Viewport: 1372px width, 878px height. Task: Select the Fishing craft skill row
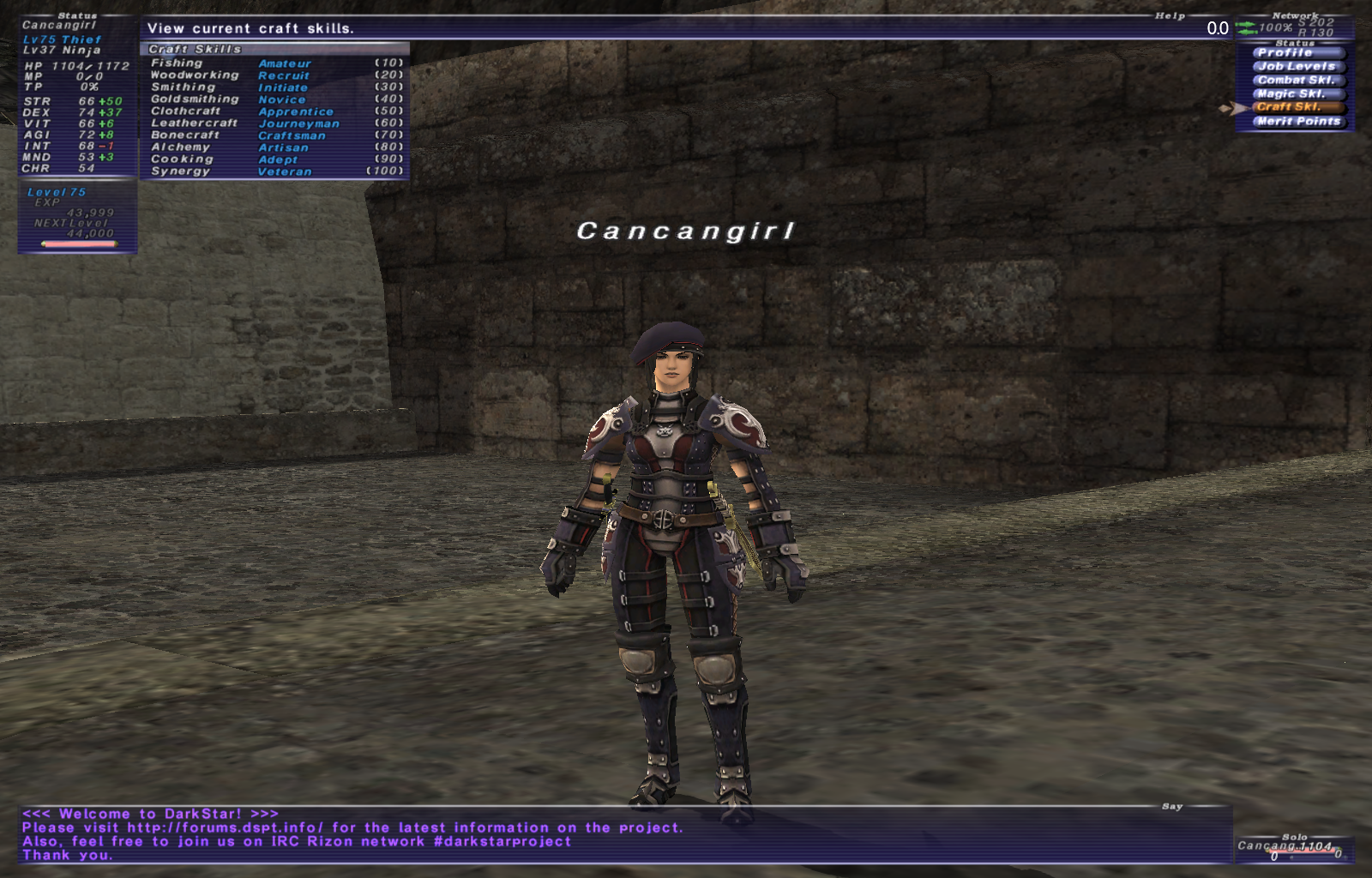pos(274,63)
